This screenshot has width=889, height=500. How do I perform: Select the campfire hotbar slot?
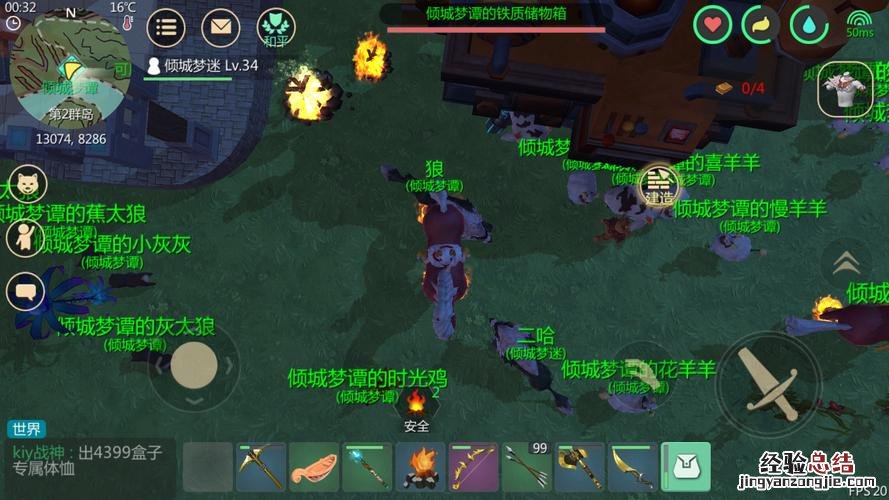420,467
